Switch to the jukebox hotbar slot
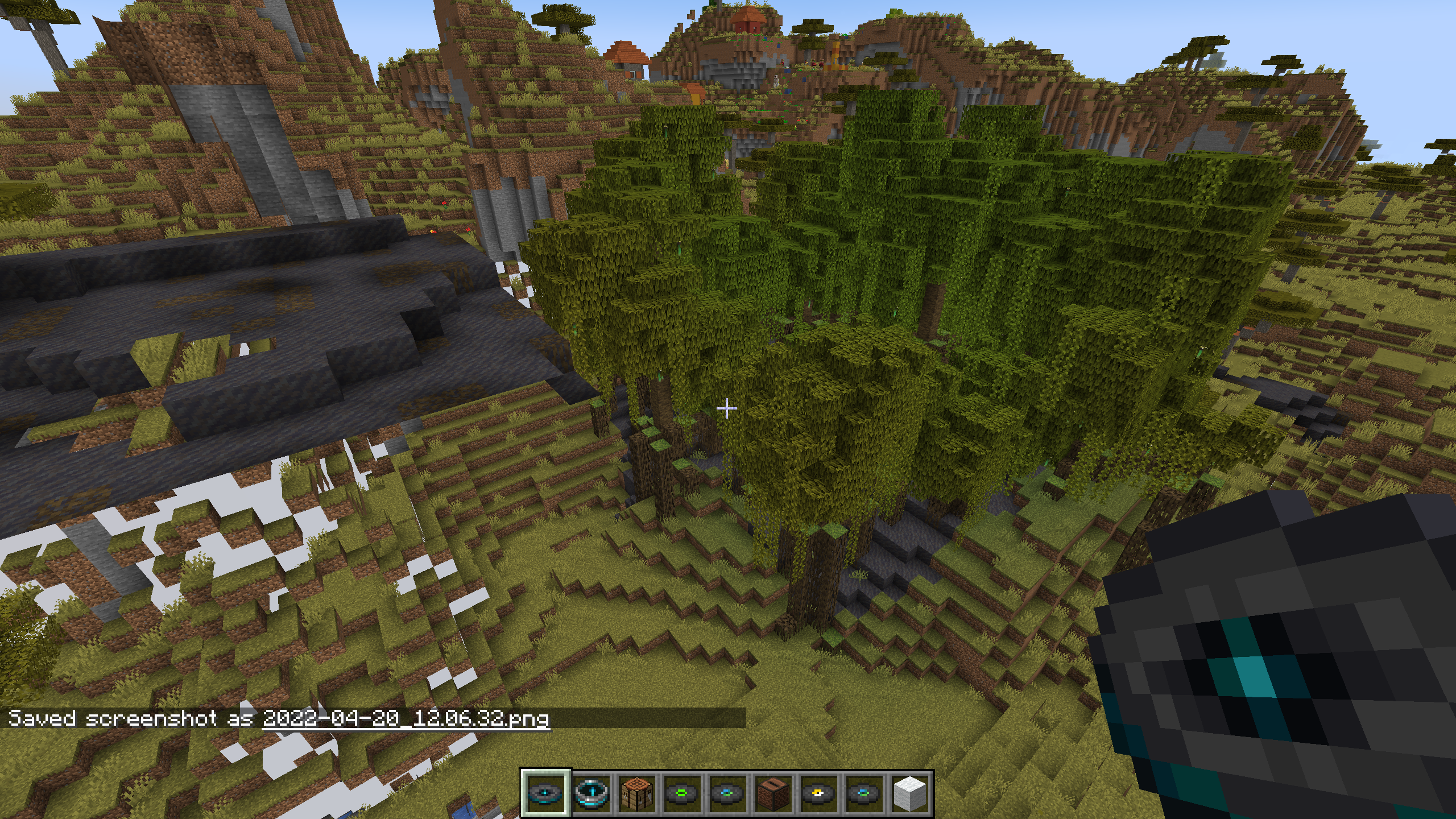This screenshot has height=819, width=1456. point(773,793)
